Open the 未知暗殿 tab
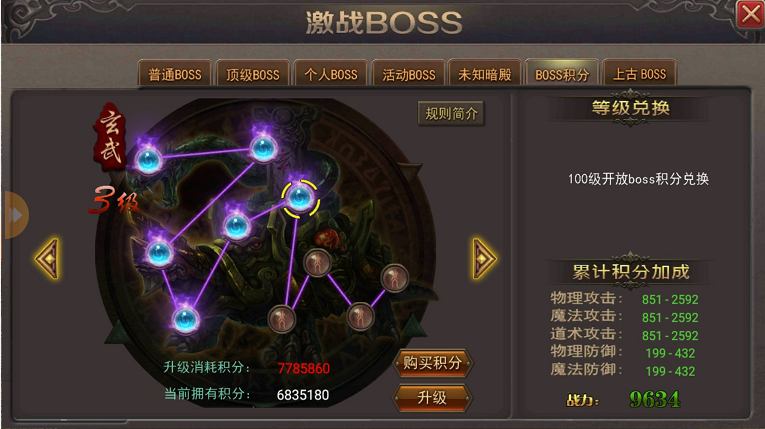This screenshot has height=429, width=765. click(x=485, y=74)
